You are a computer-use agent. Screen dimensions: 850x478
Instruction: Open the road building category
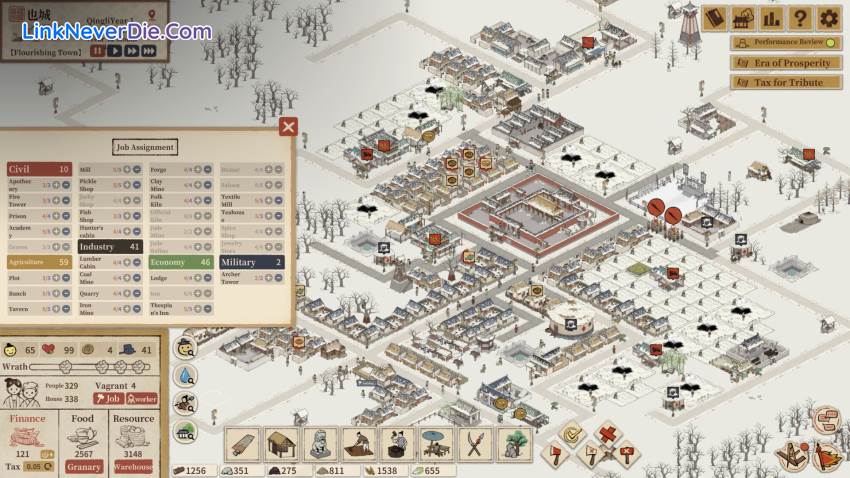pos(243,445)
